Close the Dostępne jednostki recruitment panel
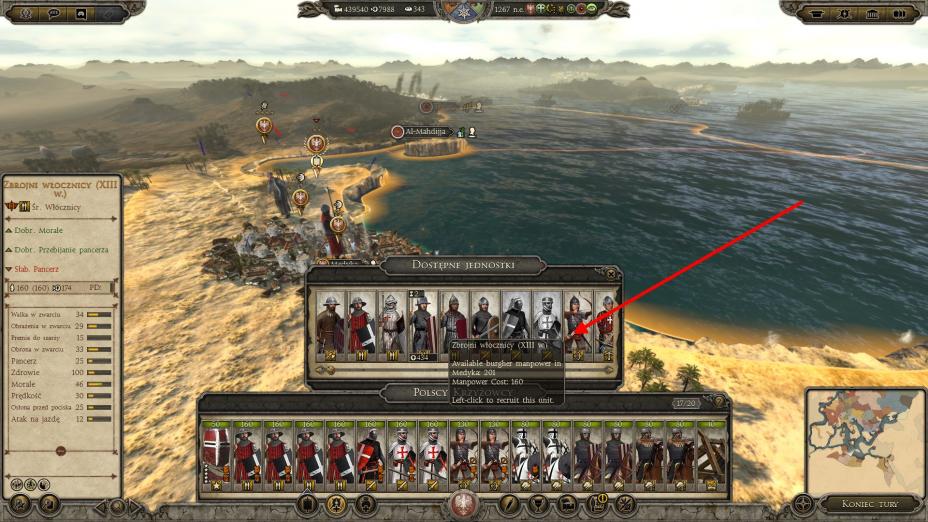This screenshot has width=928, height=522. point(611,273)
